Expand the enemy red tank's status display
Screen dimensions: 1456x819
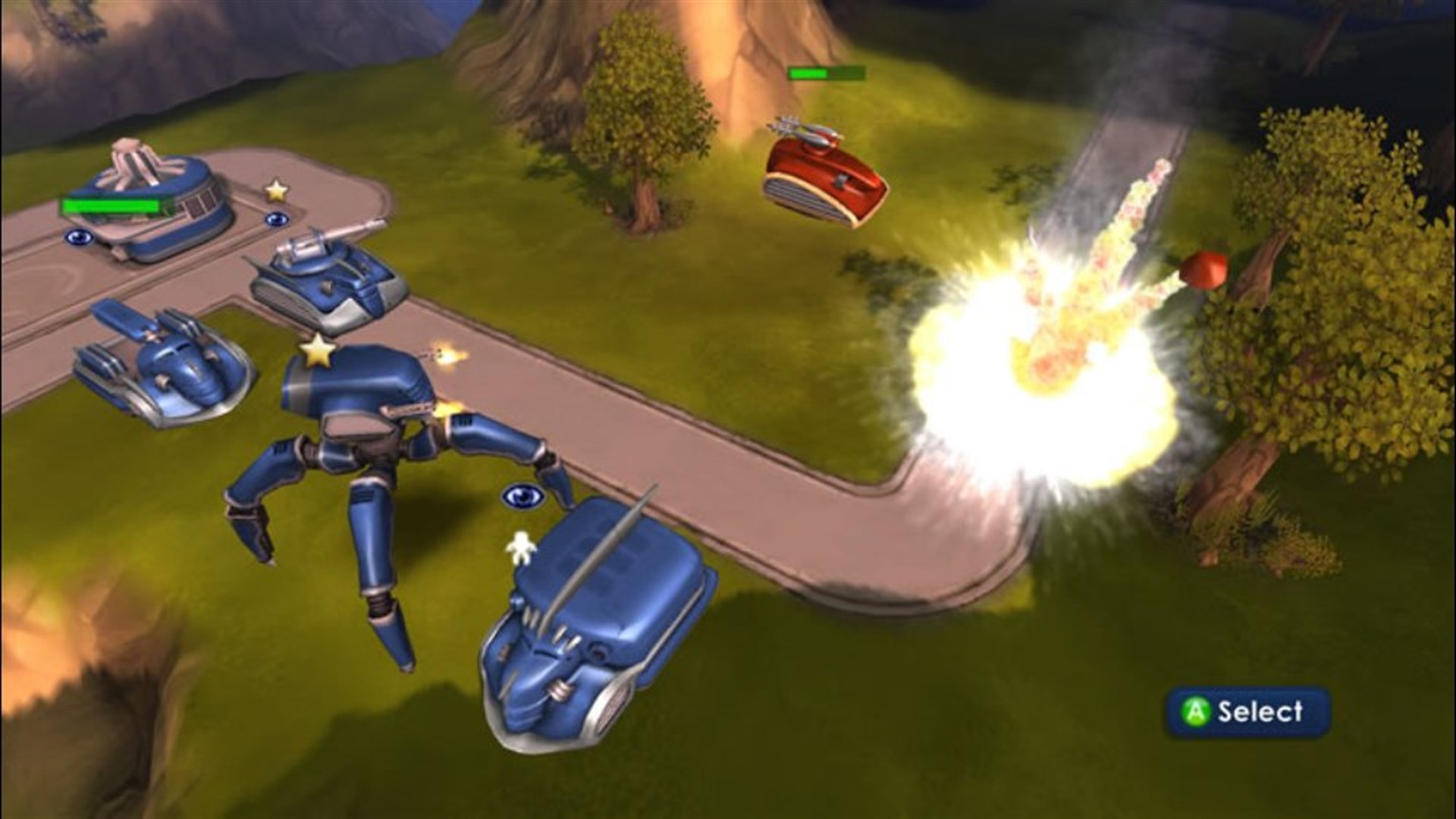[827, 72]
